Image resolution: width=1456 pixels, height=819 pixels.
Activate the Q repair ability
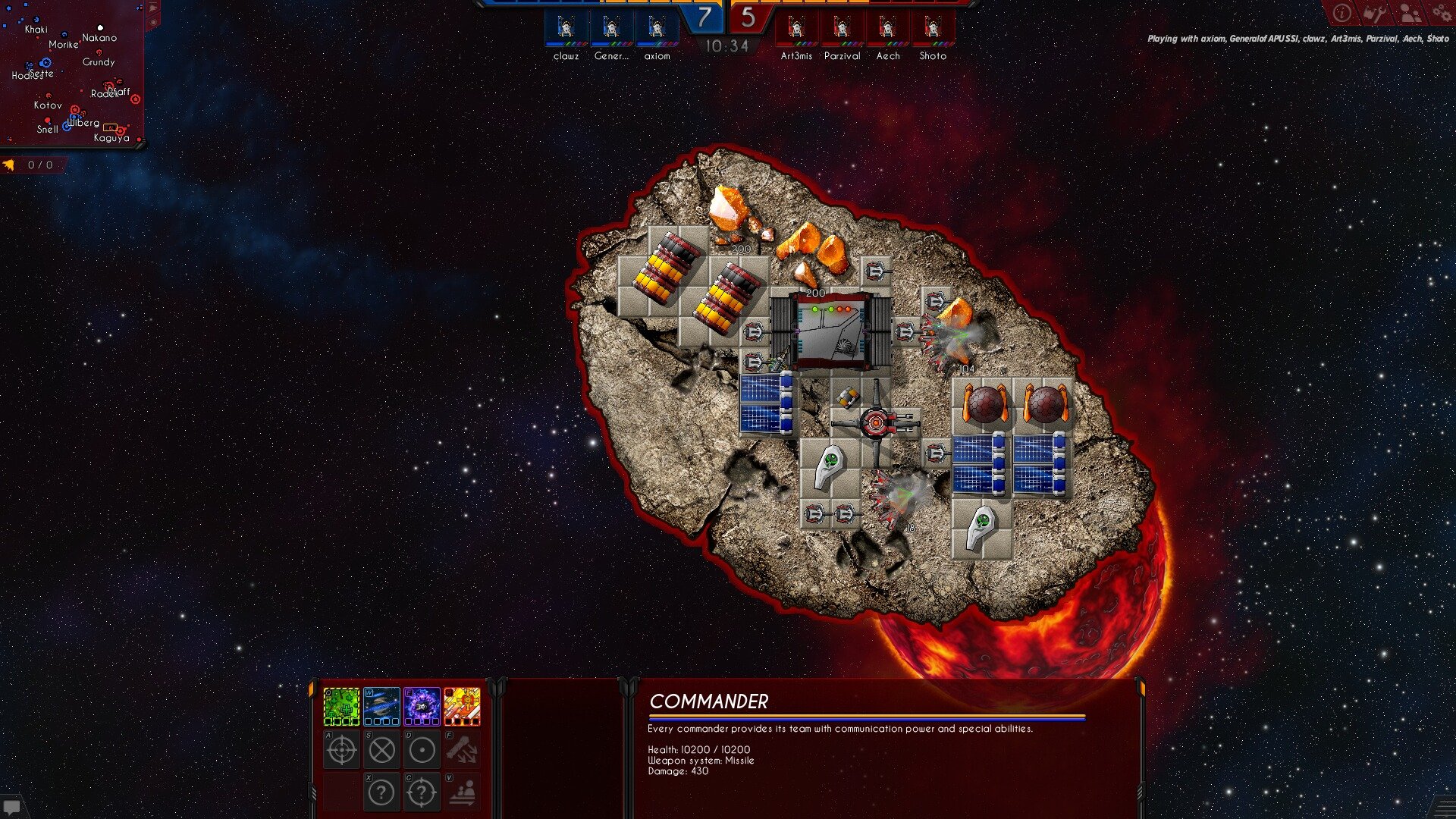[x=341, y=707]
